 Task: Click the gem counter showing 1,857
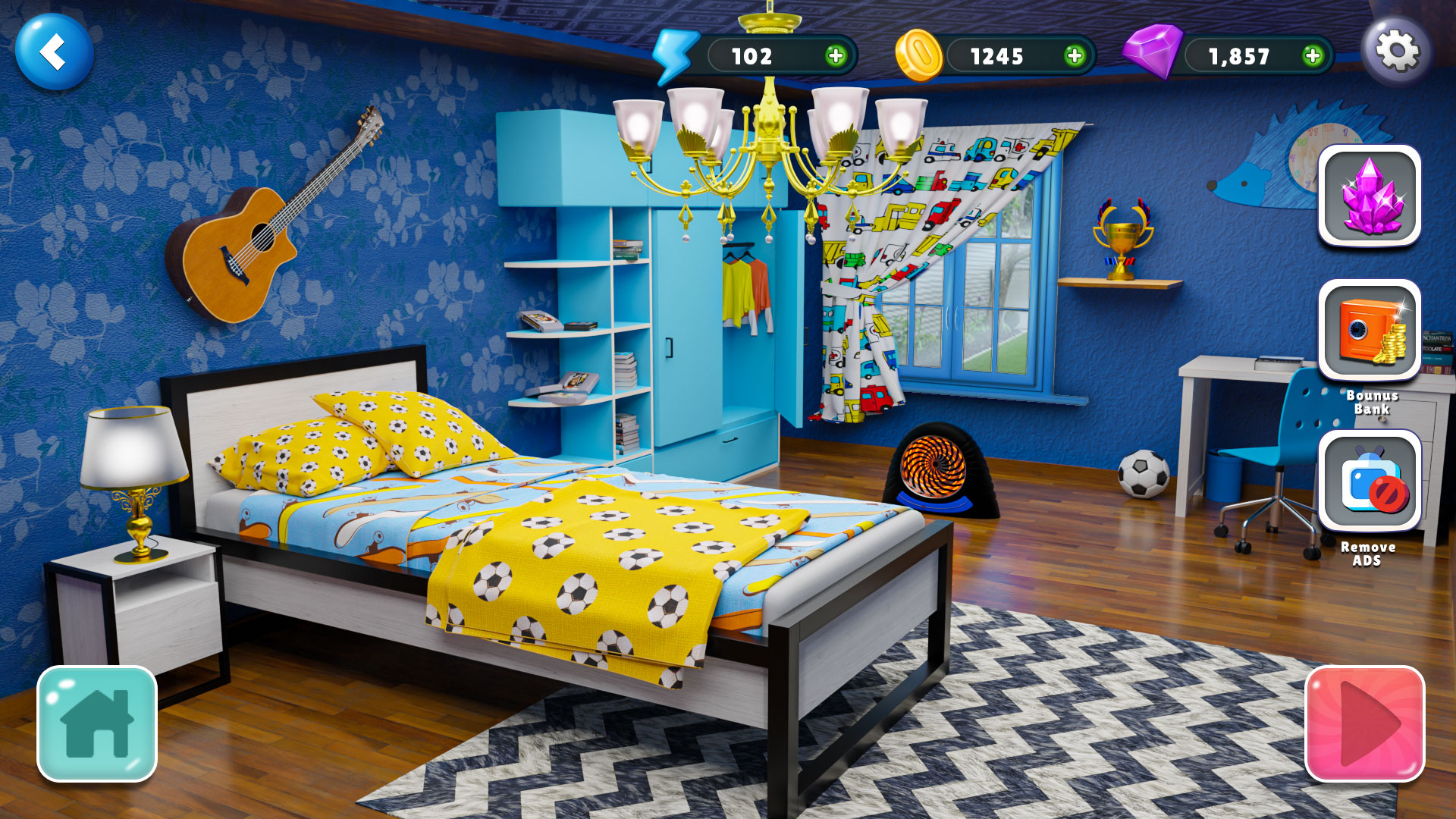(x=1241, y=55)
